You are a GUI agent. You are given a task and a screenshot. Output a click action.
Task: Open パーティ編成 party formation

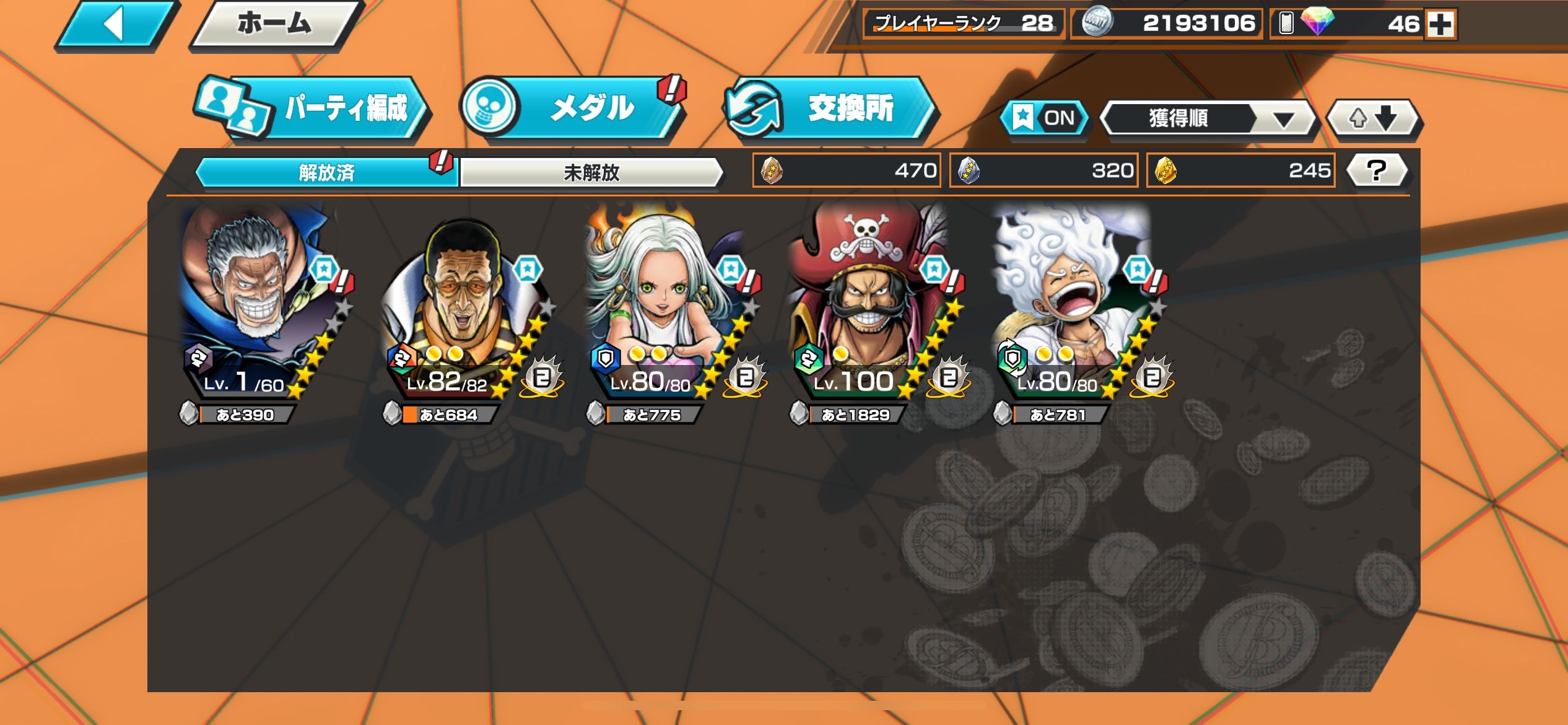313,108
